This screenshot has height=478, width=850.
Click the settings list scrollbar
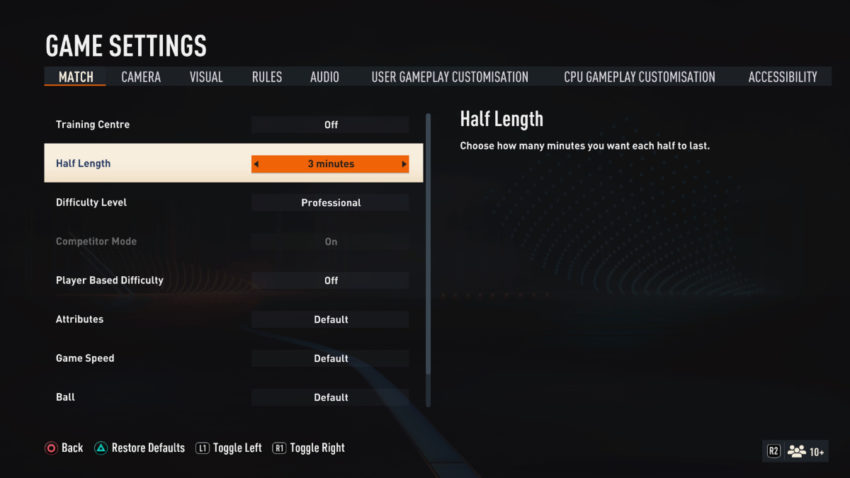click(429, 258)
